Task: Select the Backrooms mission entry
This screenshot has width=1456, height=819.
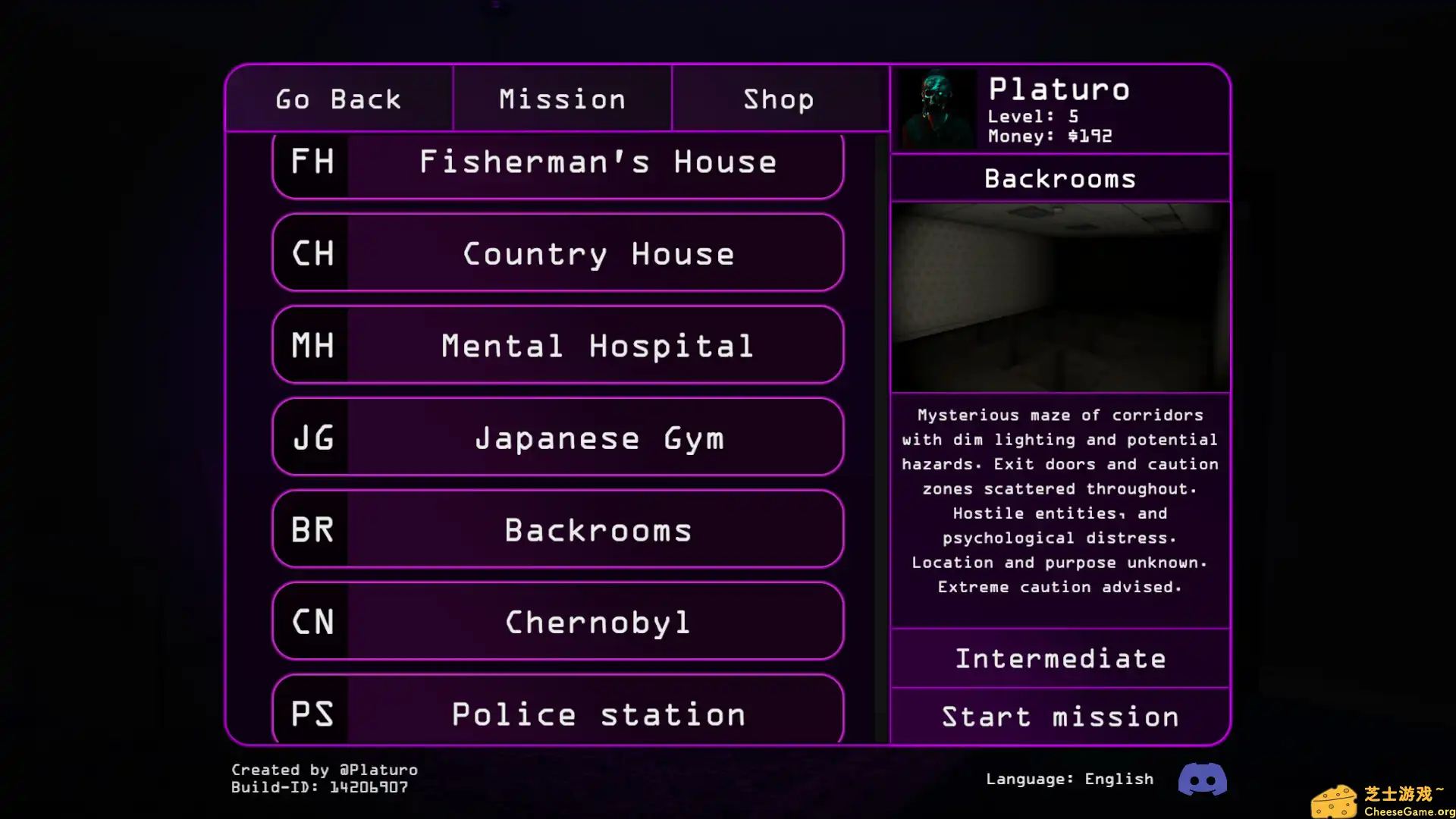Action: click(x=598, y=529)
